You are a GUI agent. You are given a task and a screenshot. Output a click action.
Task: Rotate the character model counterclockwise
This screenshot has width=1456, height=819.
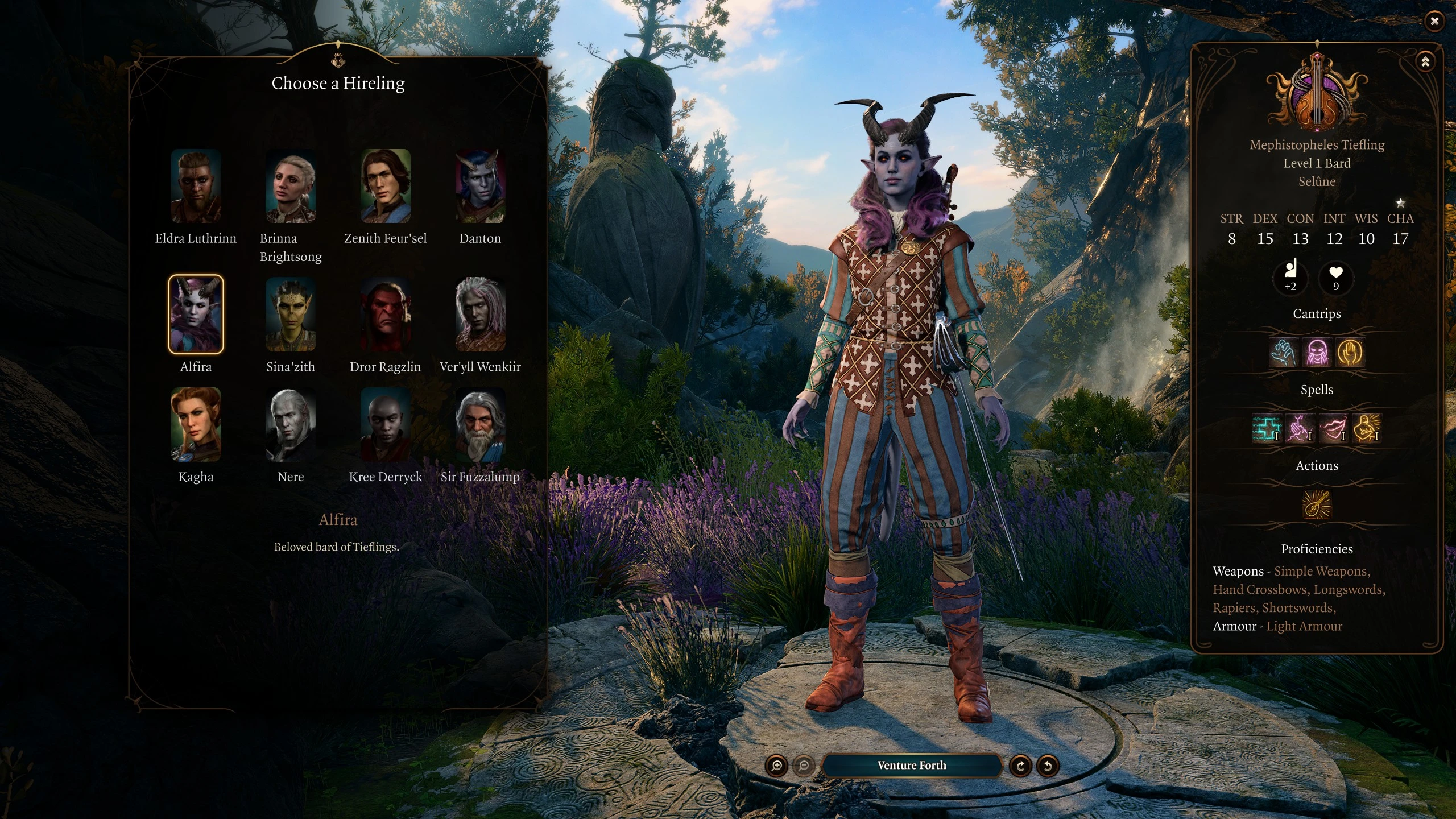(1048, 766)
